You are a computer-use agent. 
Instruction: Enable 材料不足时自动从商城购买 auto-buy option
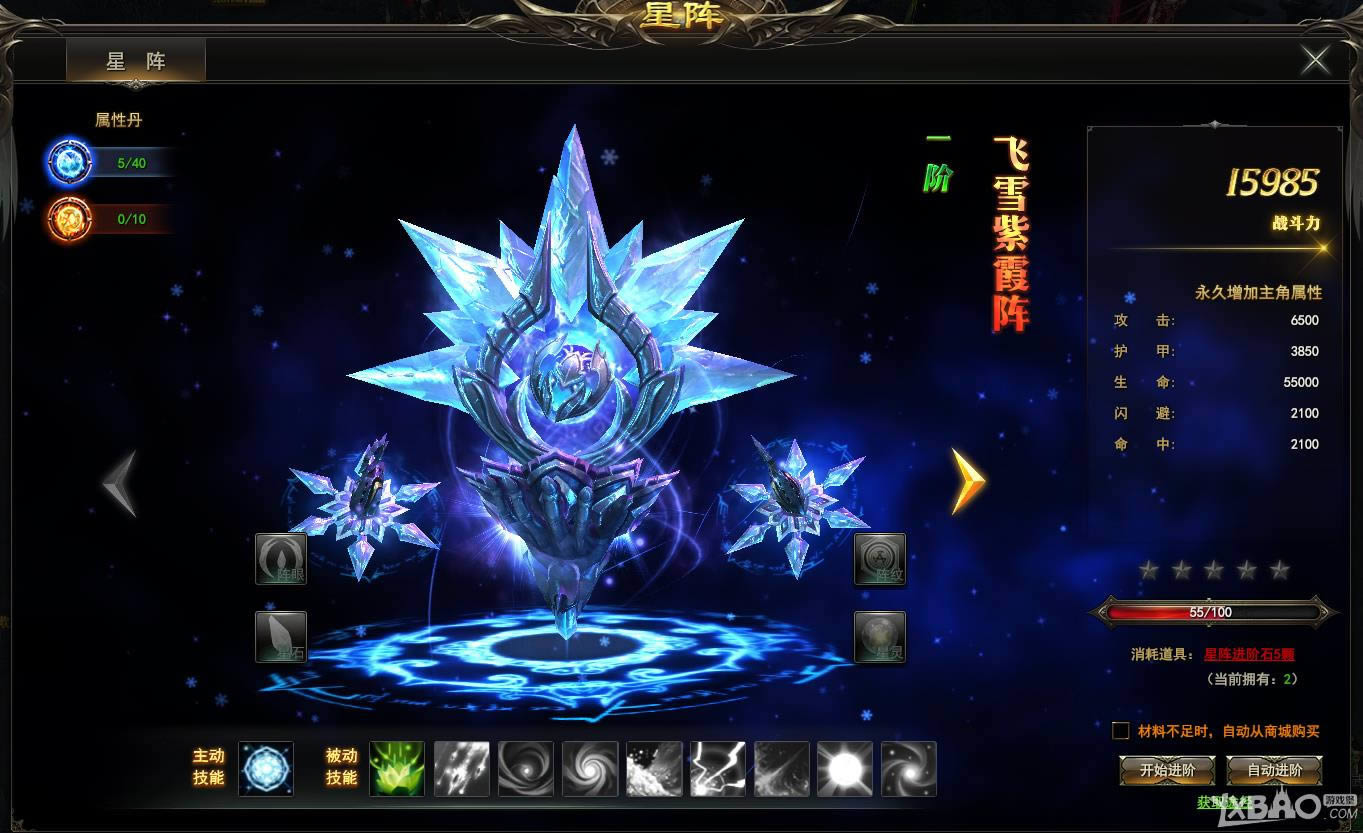[1121, 730]
